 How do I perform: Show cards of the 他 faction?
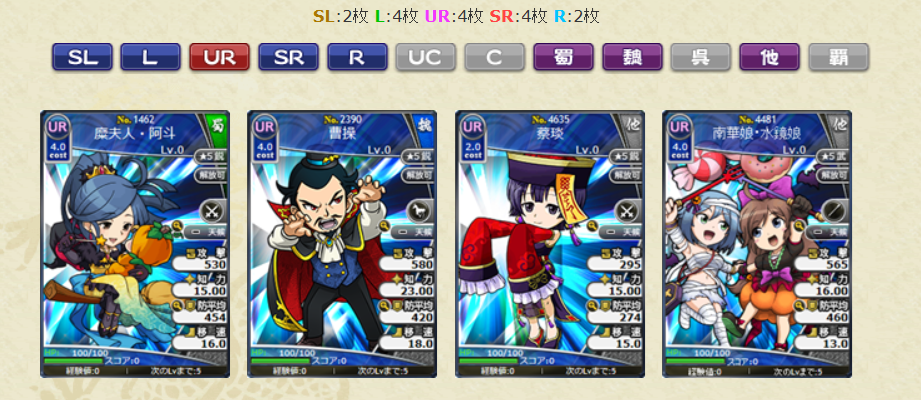pos(770,57)
